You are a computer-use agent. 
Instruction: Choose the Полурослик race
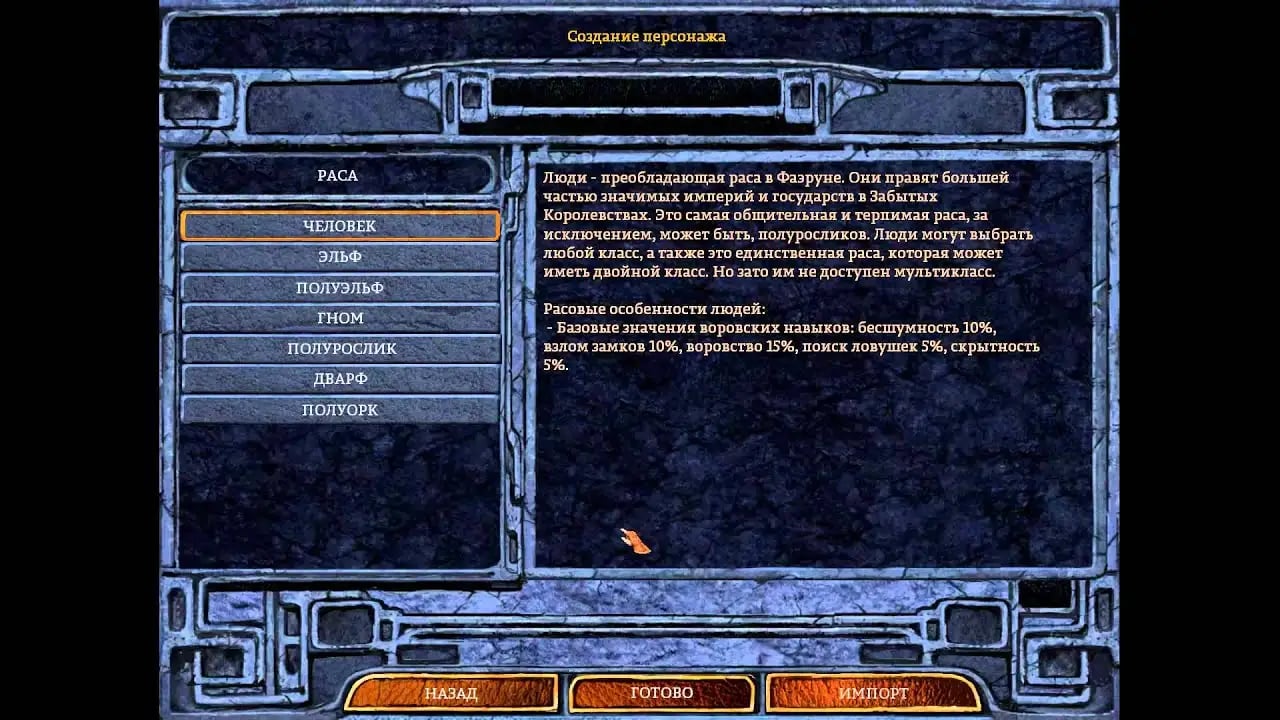click(x=340, y=349)
